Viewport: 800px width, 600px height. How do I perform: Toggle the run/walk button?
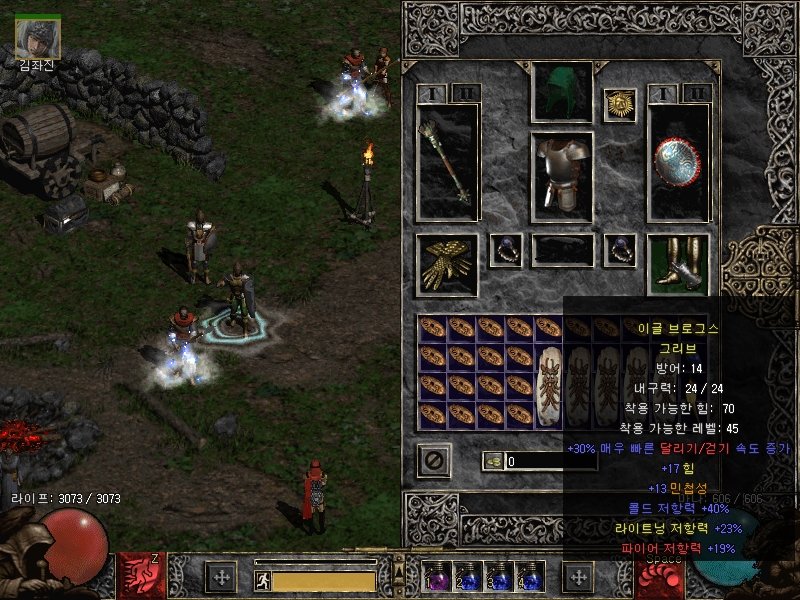coord(262,580)
